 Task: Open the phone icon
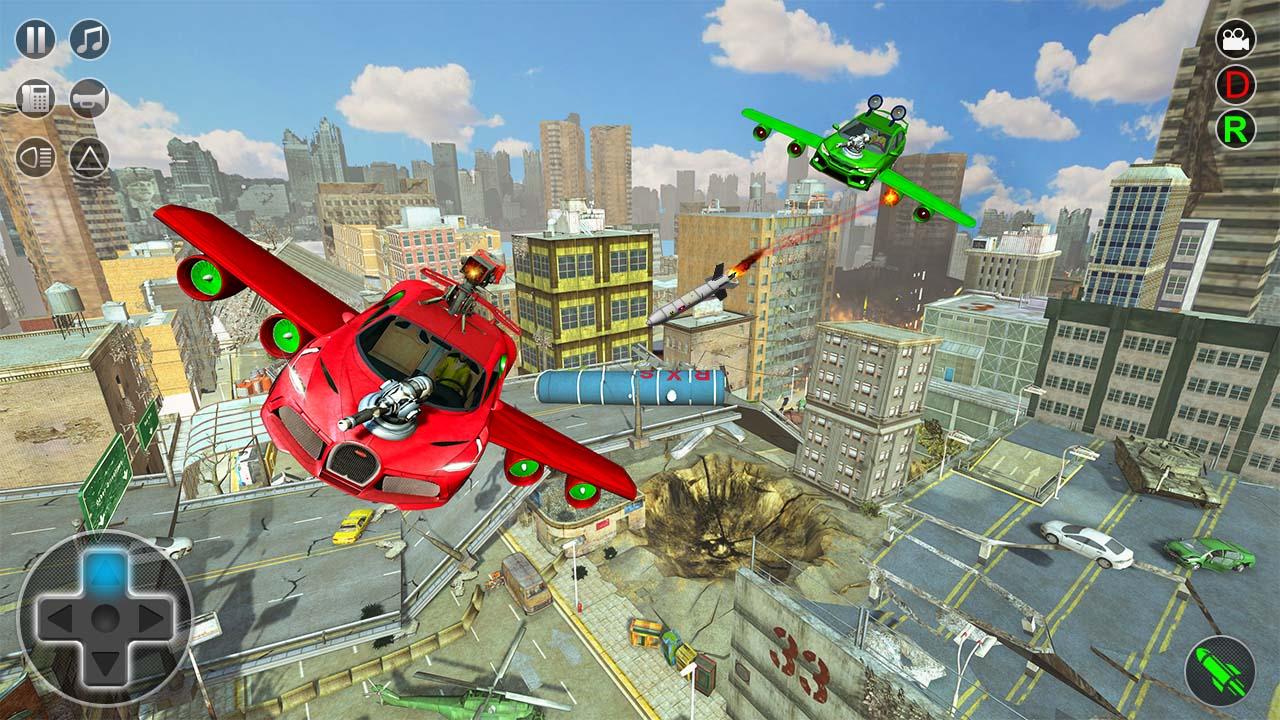click(x=37, y=96)
